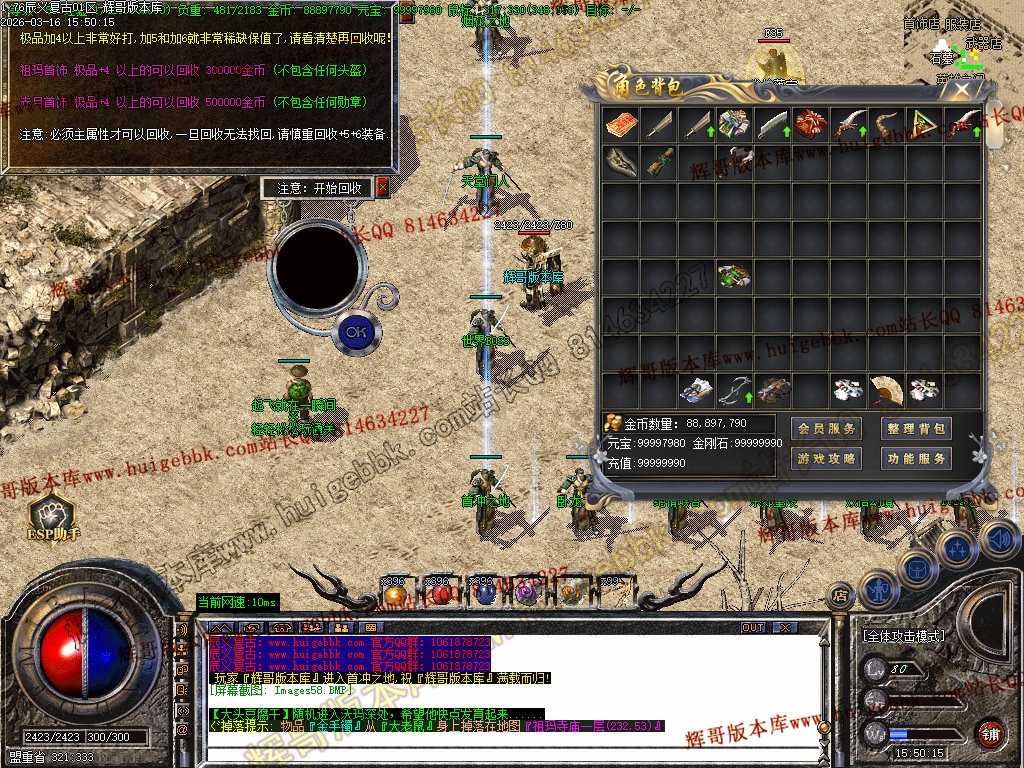Screen dimensions: 1024x768
Task: Select the red gift box item
Action: coord(811,125)
